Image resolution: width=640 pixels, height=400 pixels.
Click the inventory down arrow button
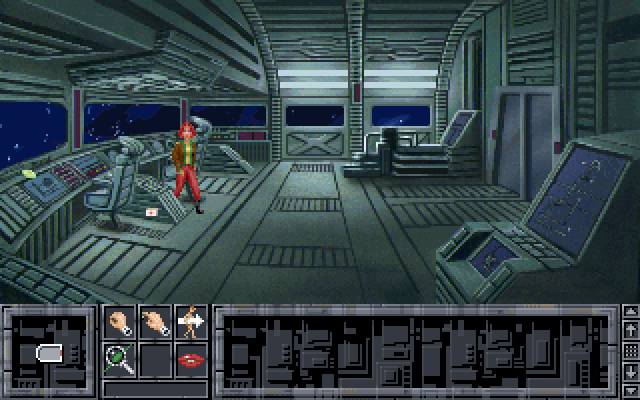click(x=630, y=374)
